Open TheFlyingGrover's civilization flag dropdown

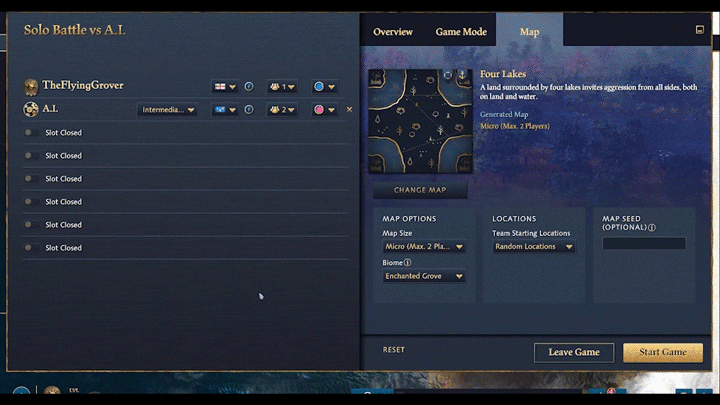coord(224,86)
